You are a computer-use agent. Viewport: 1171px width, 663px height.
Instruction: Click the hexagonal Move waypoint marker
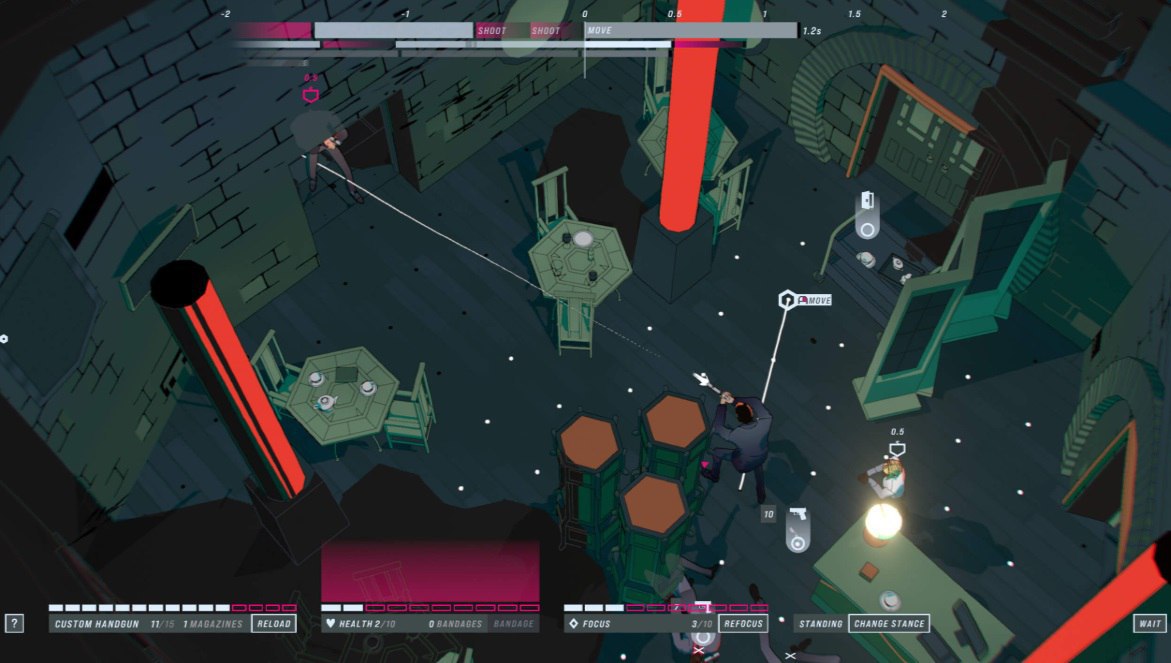point(788,300)
